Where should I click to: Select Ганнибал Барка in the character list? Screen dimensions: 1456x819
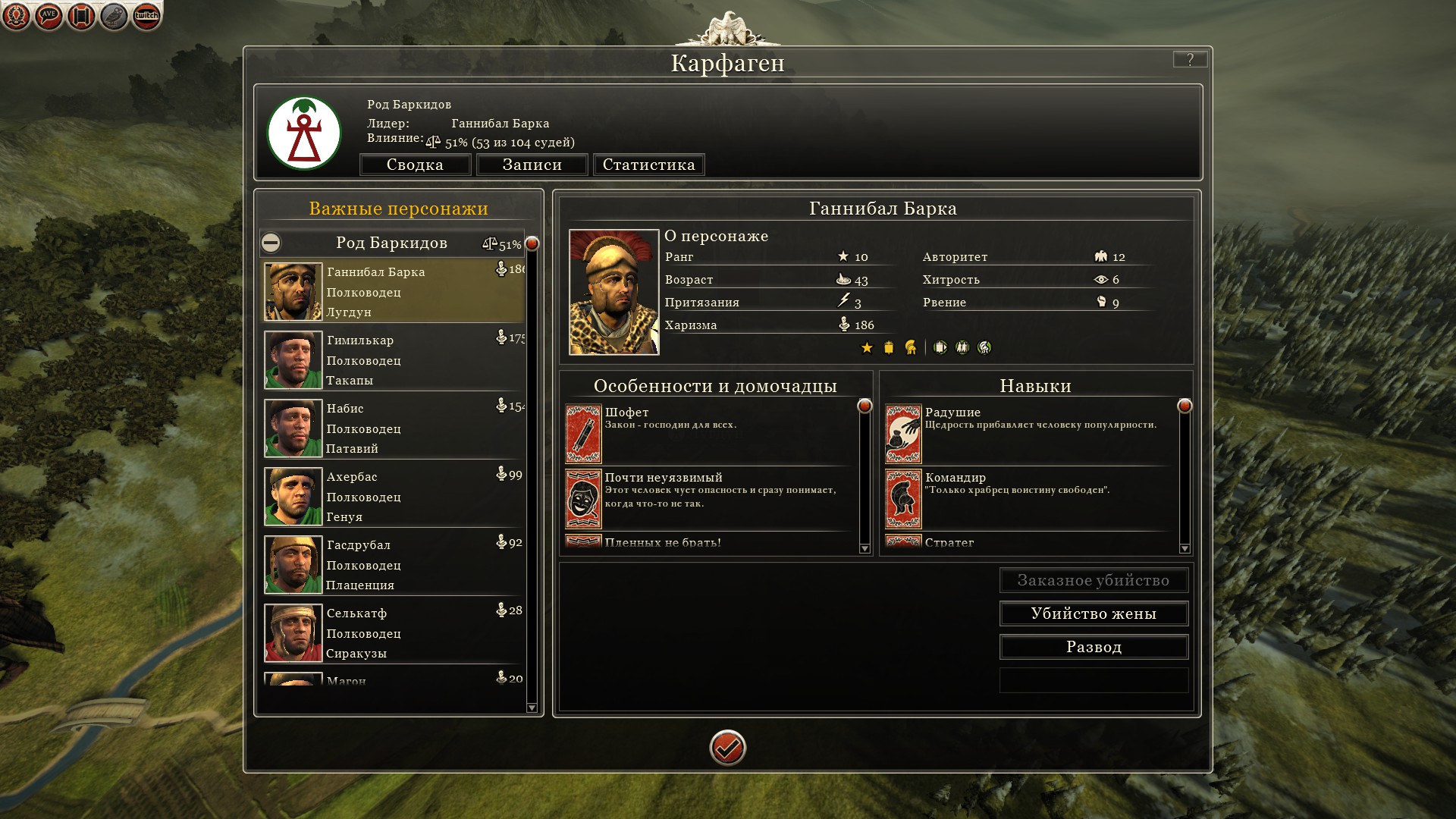tap(393, 292)
